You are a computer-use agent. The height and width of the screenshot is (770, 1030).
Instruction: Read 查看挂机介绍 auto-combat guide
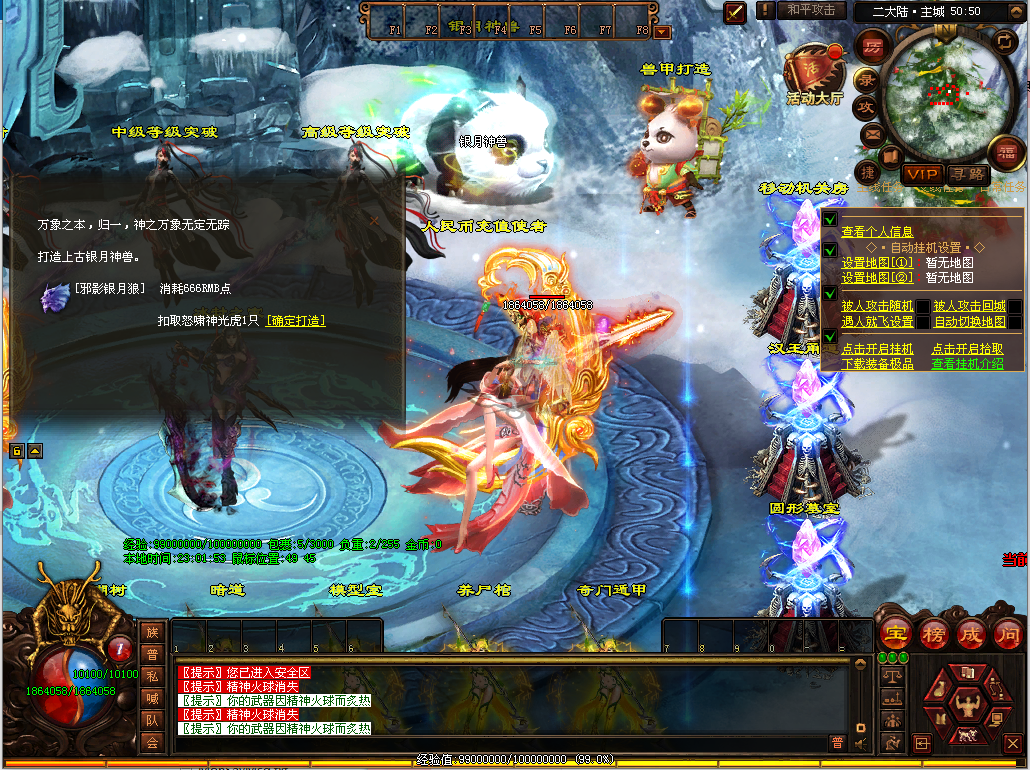[967, 364]
